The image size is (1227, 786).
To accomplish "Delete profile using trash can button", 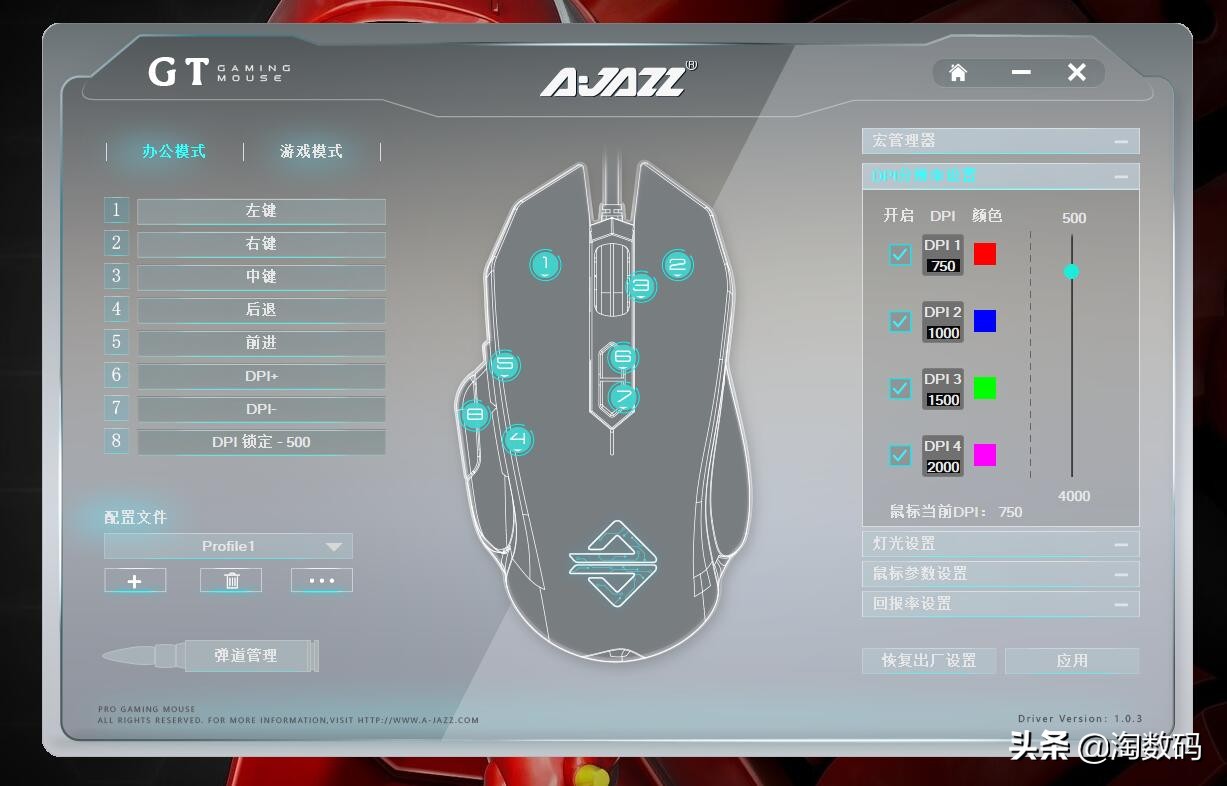I will tap(231, 581).
